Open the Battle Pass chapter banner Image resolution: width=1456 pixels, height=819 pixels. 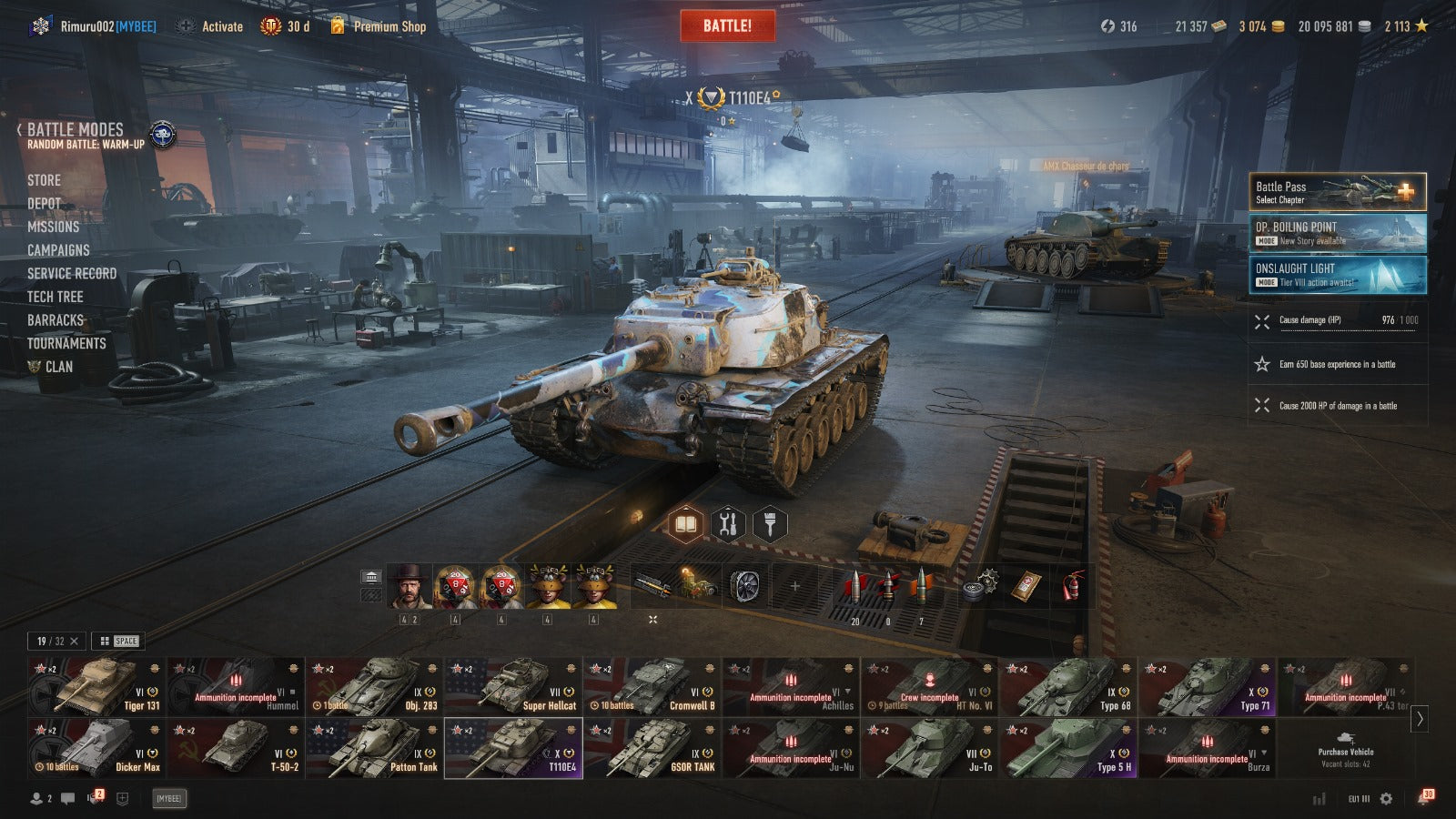(1337, 192)
